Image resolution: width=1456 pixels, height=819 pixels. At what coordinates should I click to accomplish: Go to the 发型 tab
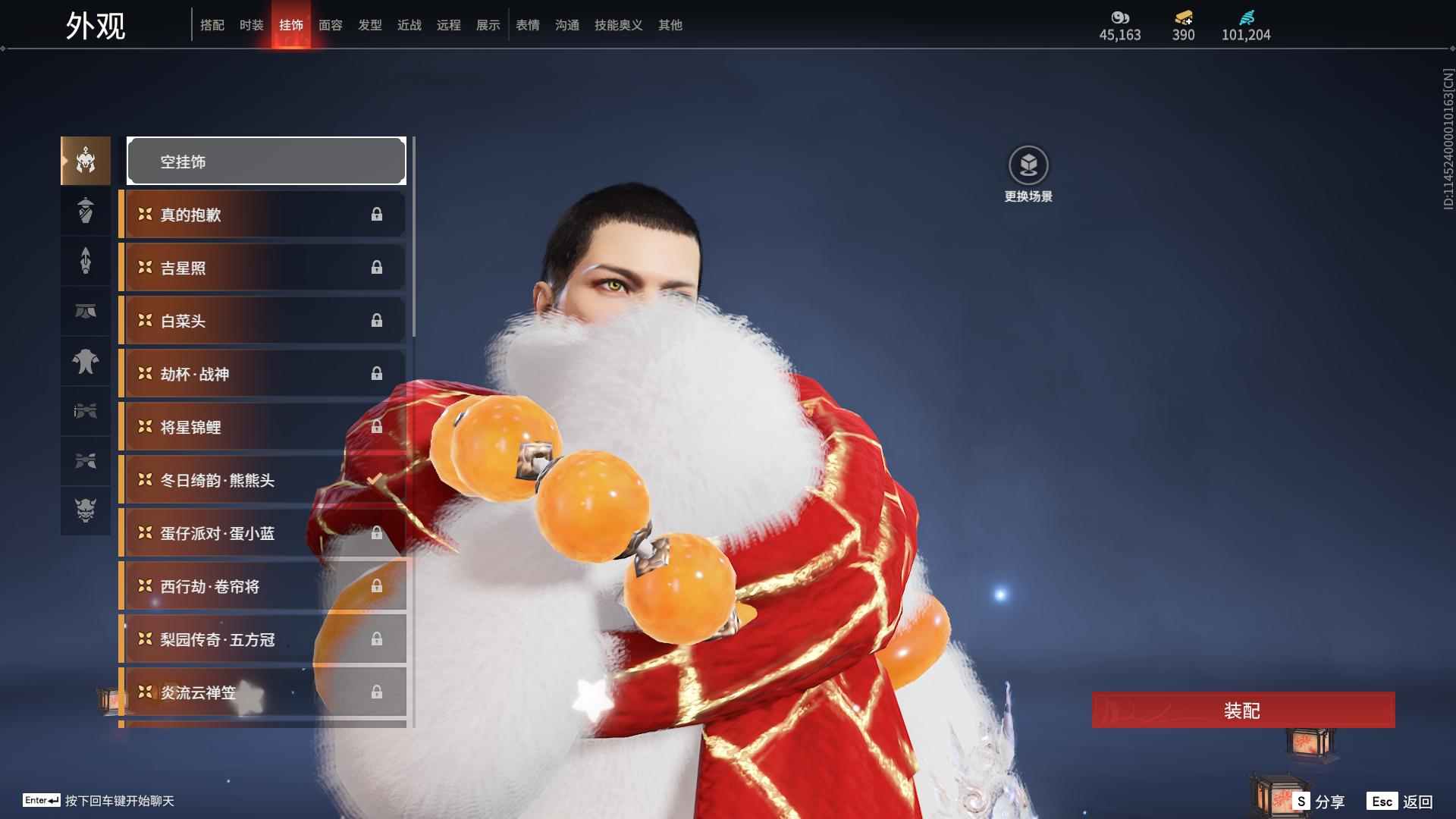369,25
